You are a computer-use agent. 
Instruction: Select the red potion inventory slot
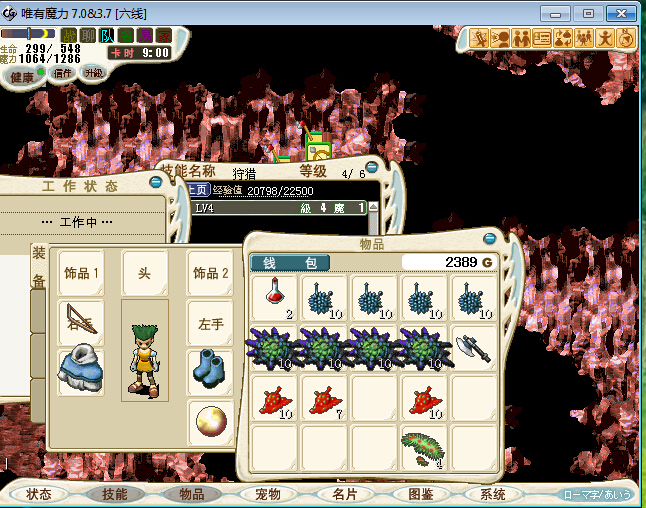pos(273,298)
